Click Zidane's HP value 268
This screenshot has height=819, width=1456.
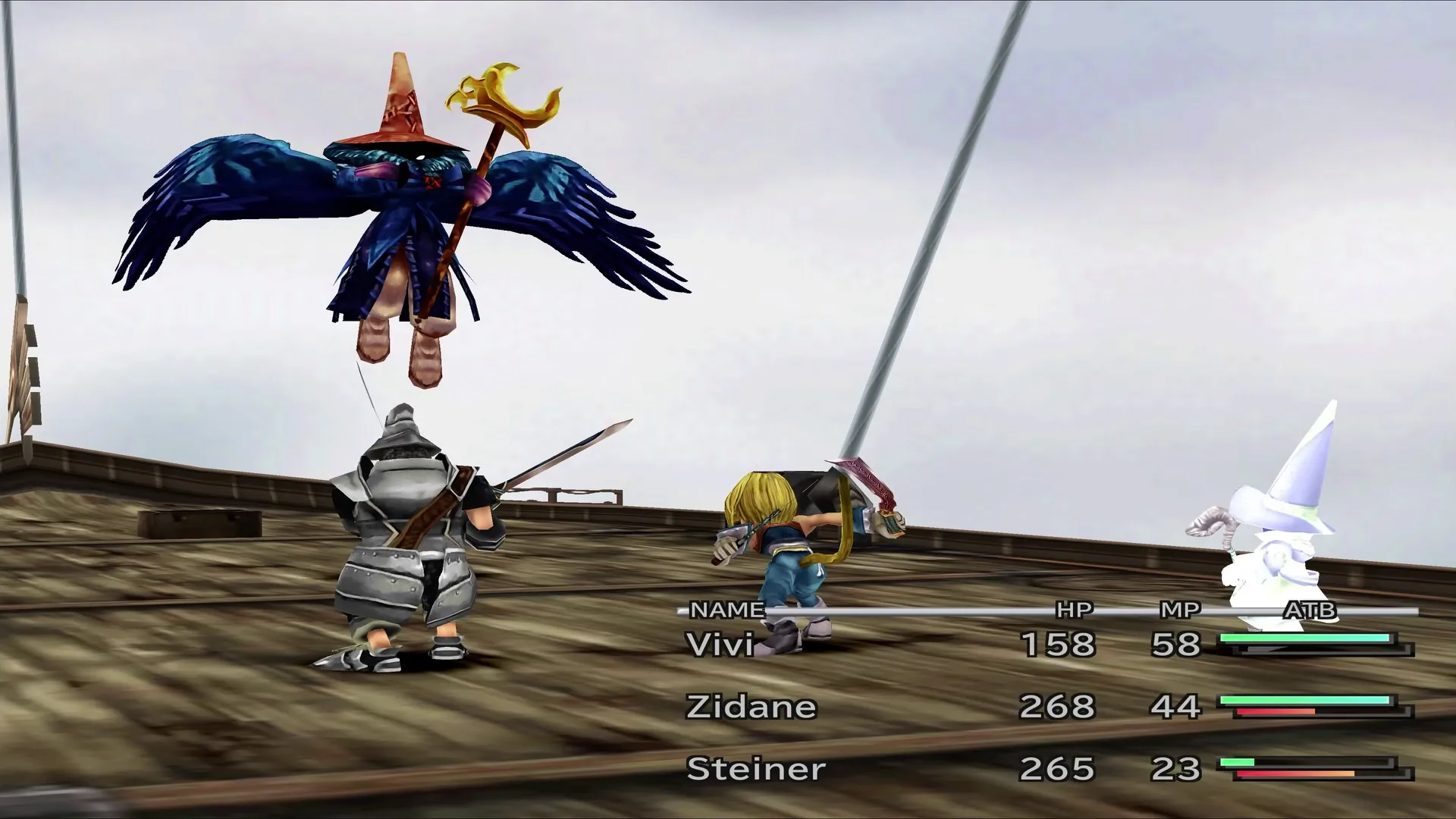point(1060,705)
